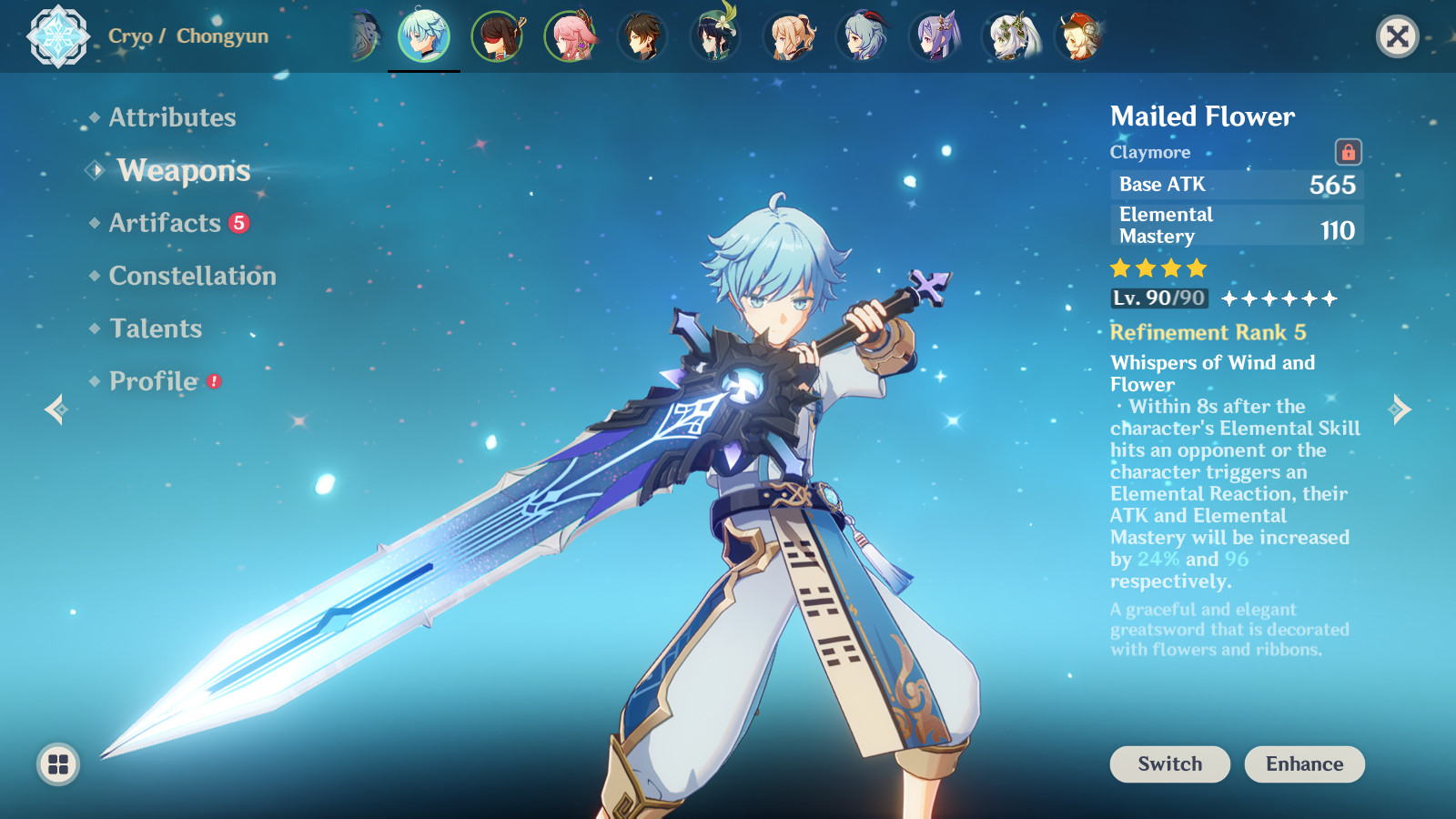The width and height of the screenshot is (1456, 819).
Task: Open the Attributes menu entry
Action: pos(172,117)
